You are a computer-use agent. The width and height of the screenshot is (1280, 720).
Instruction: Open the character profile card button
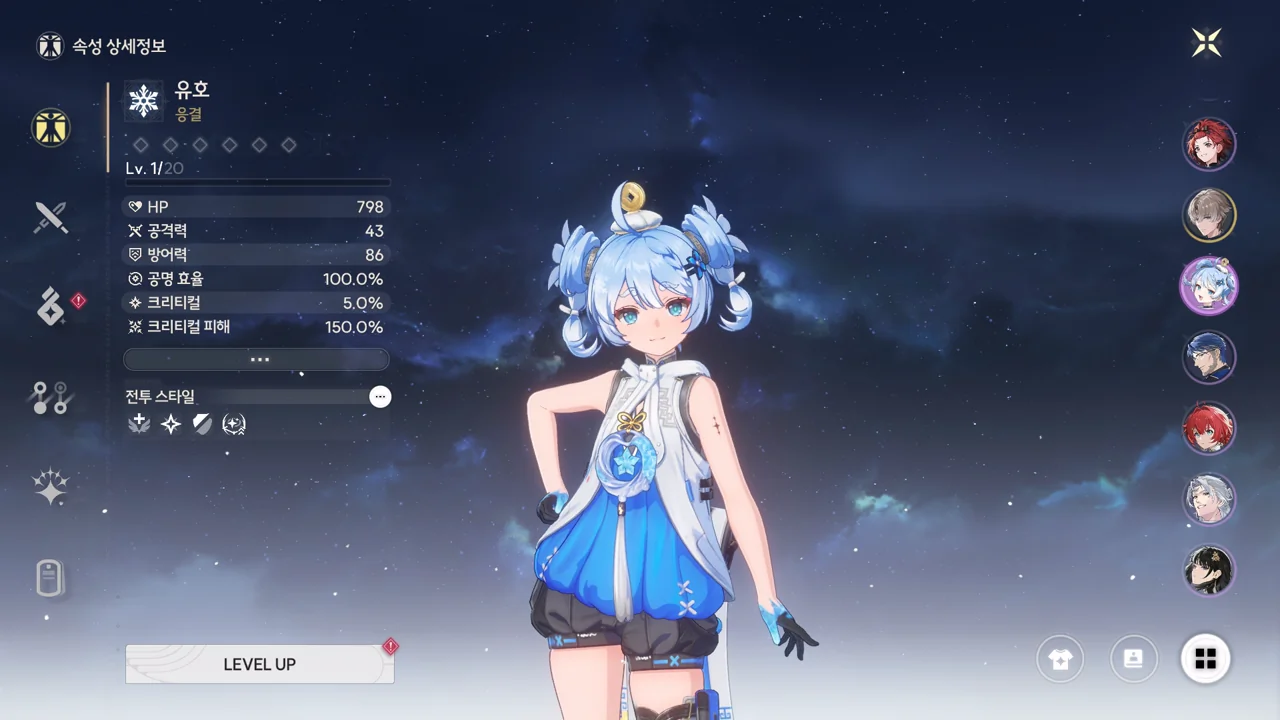1134,659
